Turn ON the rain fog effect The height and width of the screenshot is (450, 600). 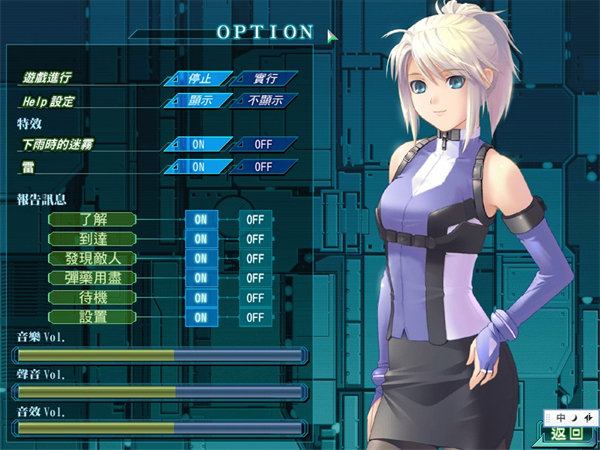[x=198, y=144]
